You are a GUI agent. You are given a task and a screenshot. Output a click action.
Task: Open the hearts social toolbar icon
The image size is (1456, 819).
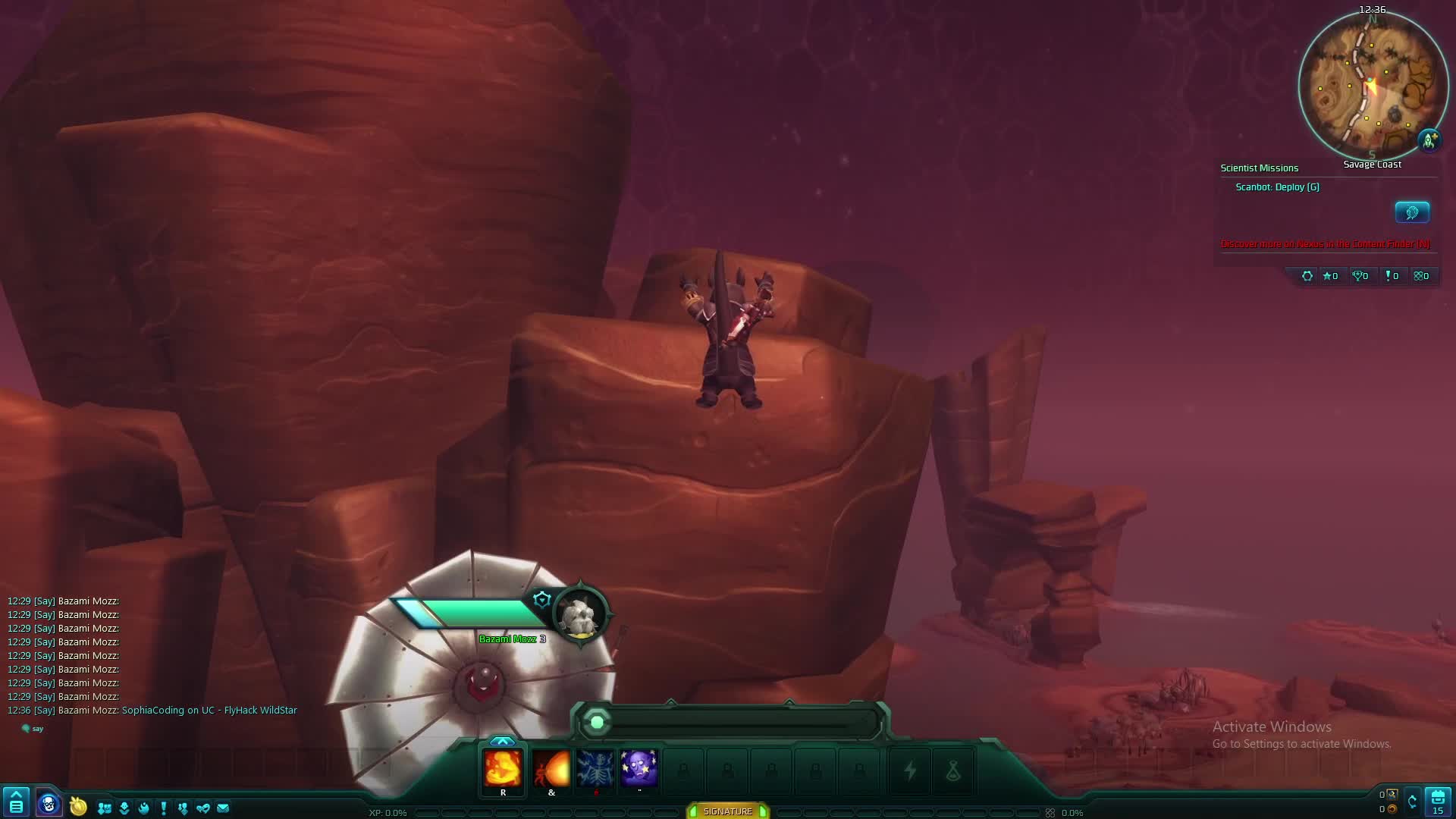202,808
